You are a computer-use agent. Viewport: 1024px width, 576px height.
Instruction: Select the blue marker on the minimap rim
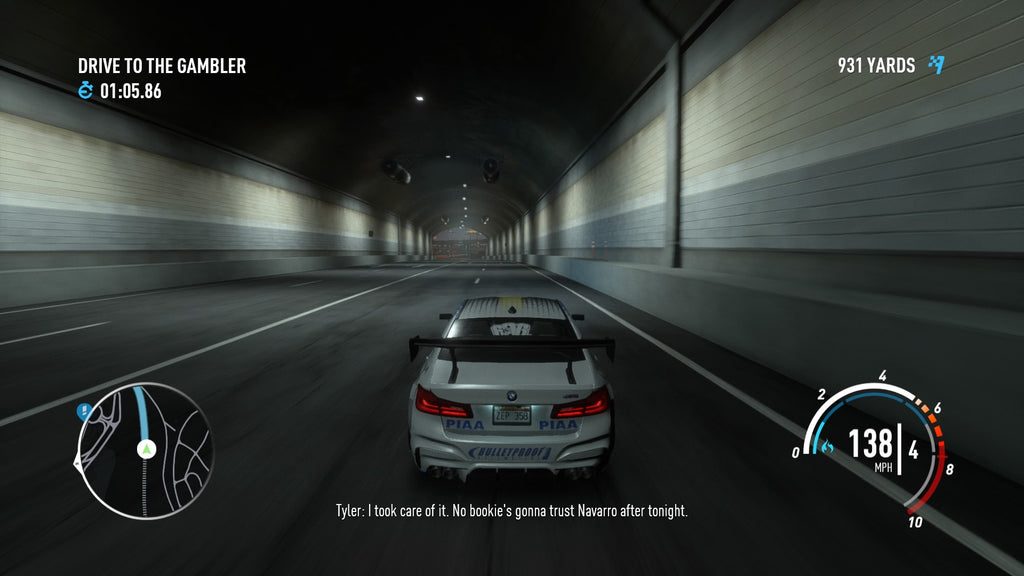84,410
